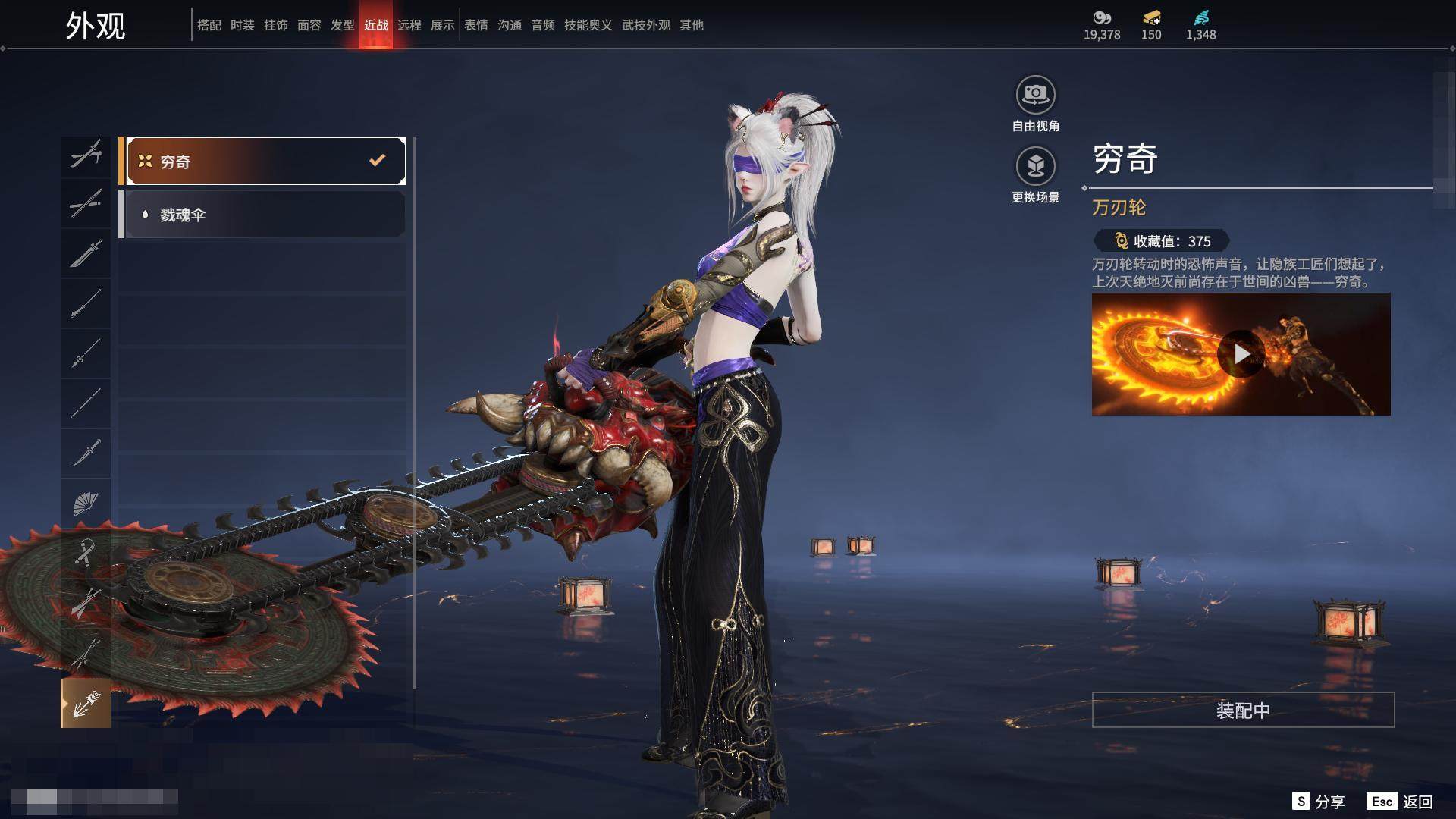1456x819 pixels.
Task: Select the folding fan weapon category
Action: pos(86,503)
